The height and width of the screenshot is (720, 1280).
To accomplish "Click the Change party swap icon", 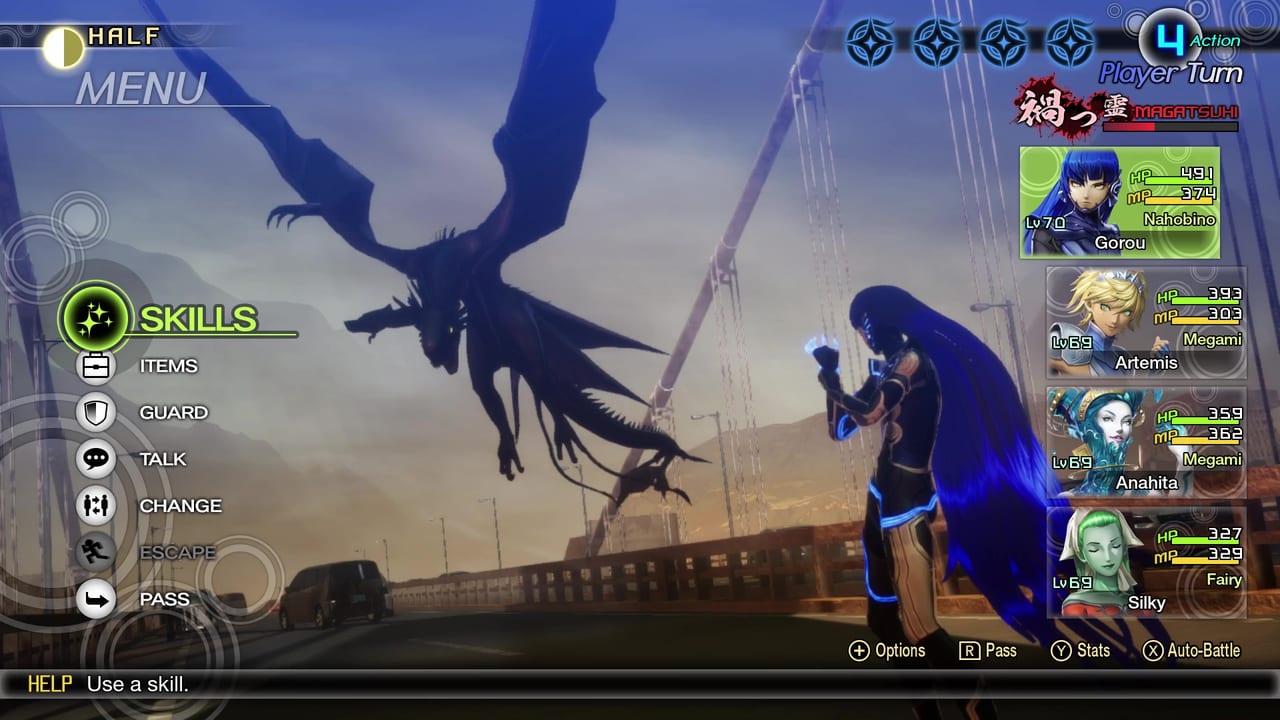I will (x=95, y=506).
